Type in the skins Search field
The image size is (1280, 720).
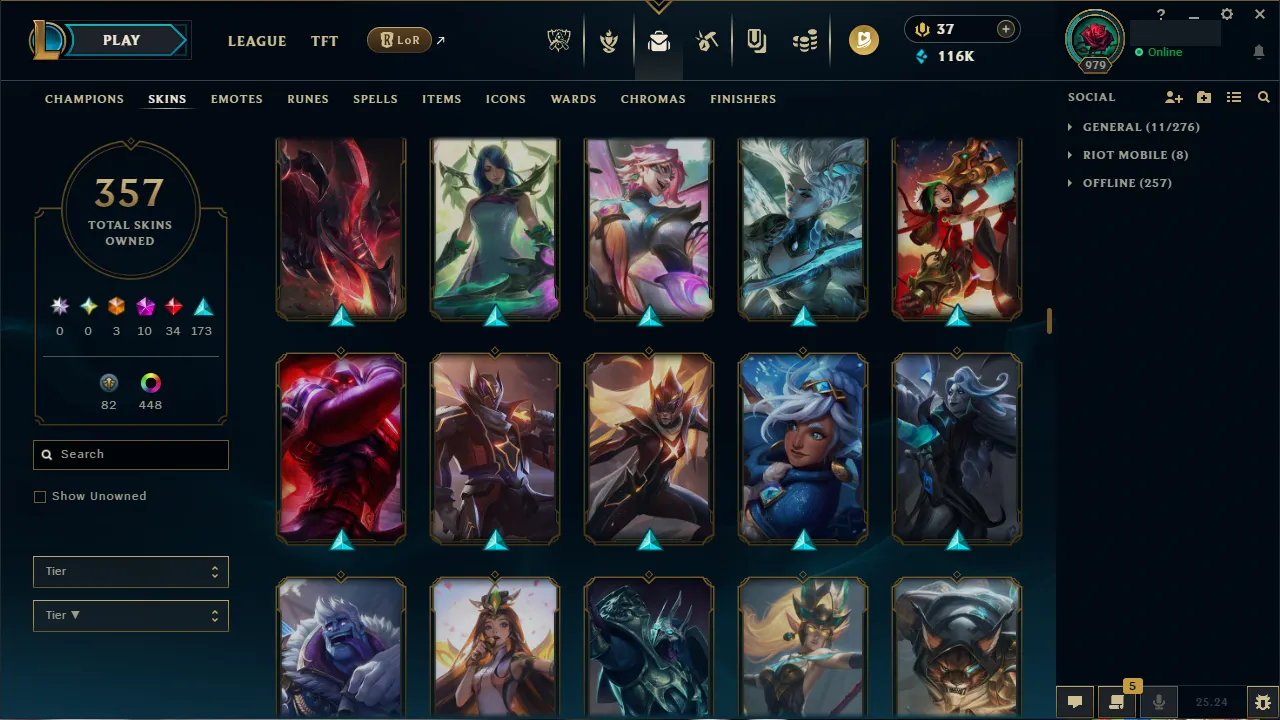click(x=130, y=454)
